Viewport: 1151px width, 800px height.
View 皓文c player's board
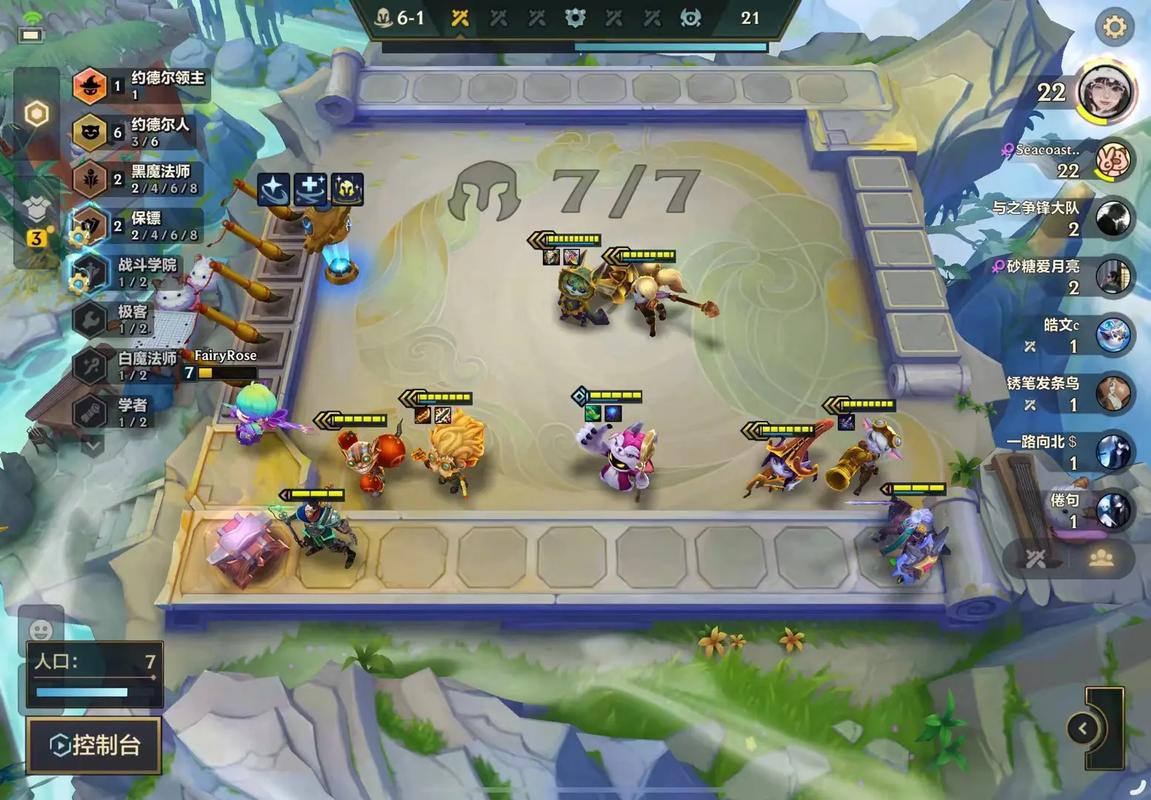pos(1113,335)
